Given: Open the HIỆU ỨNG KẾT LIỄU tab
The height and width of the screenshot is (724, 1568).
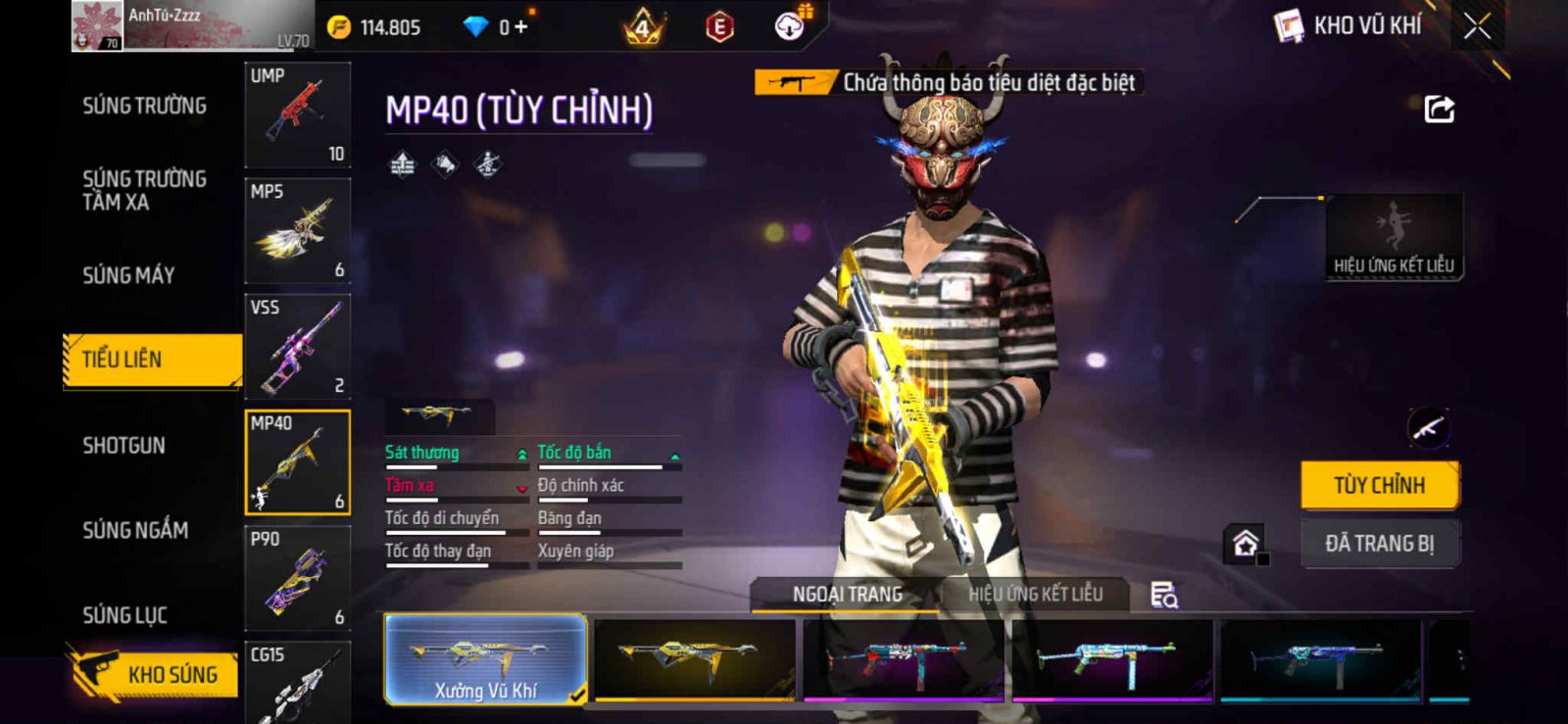Looking at the screenshot, I should [x=1035, y=594].
